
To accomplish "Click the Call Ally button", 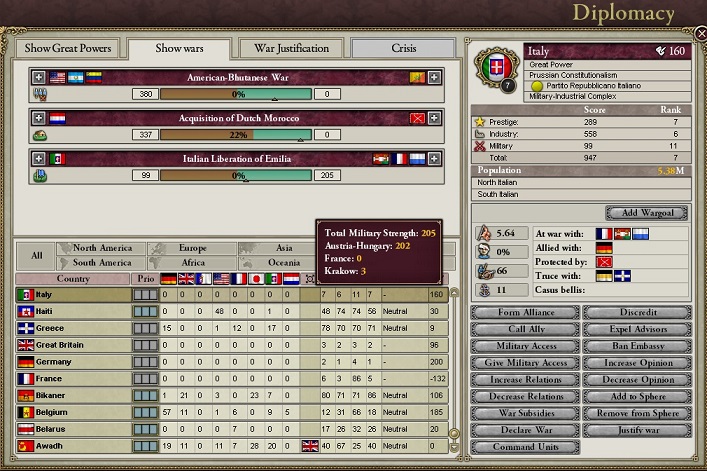I will [x=525, y=329].
